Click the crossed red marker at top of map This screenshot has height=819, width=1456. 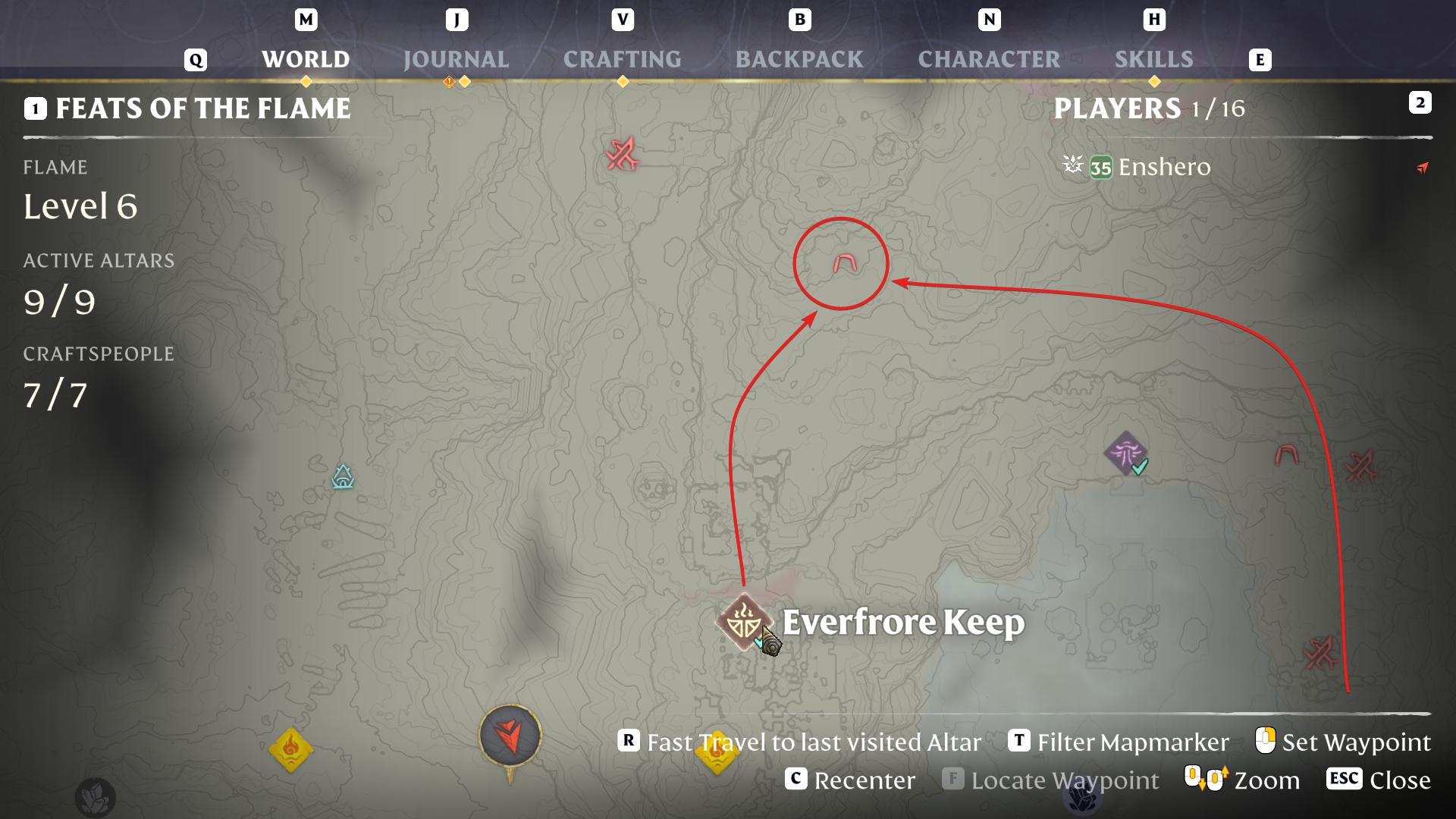click(623, 155)
